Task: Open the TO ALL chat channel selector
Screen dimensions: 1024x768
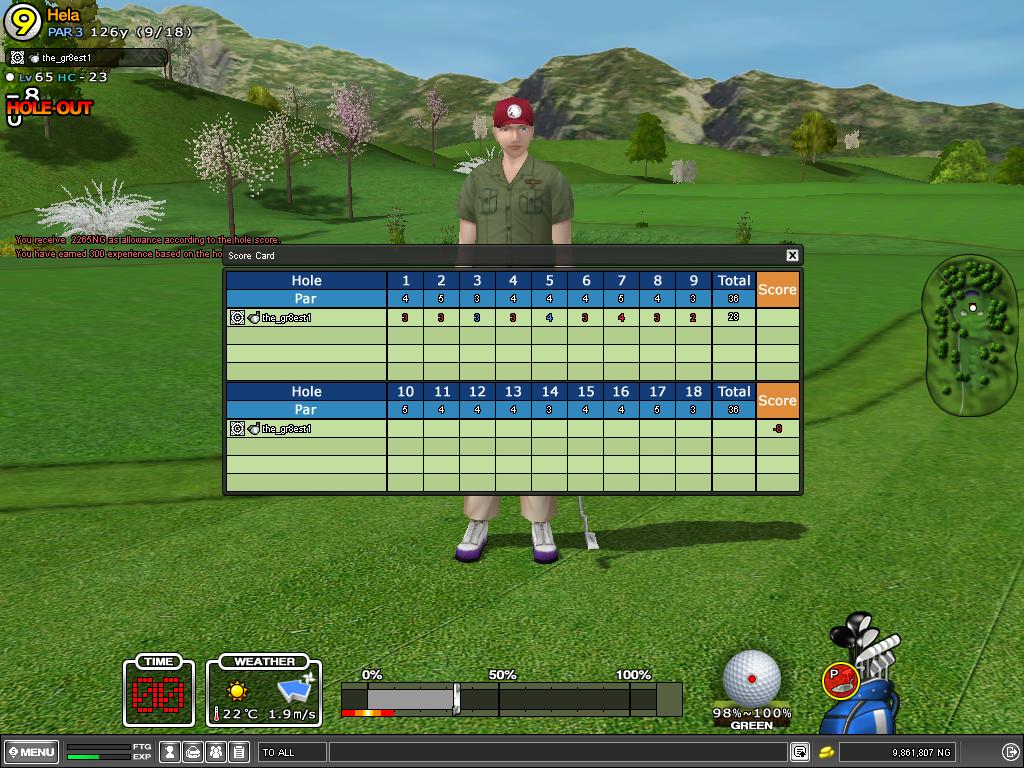Action: pyautogui.click(x=292, y=752)
